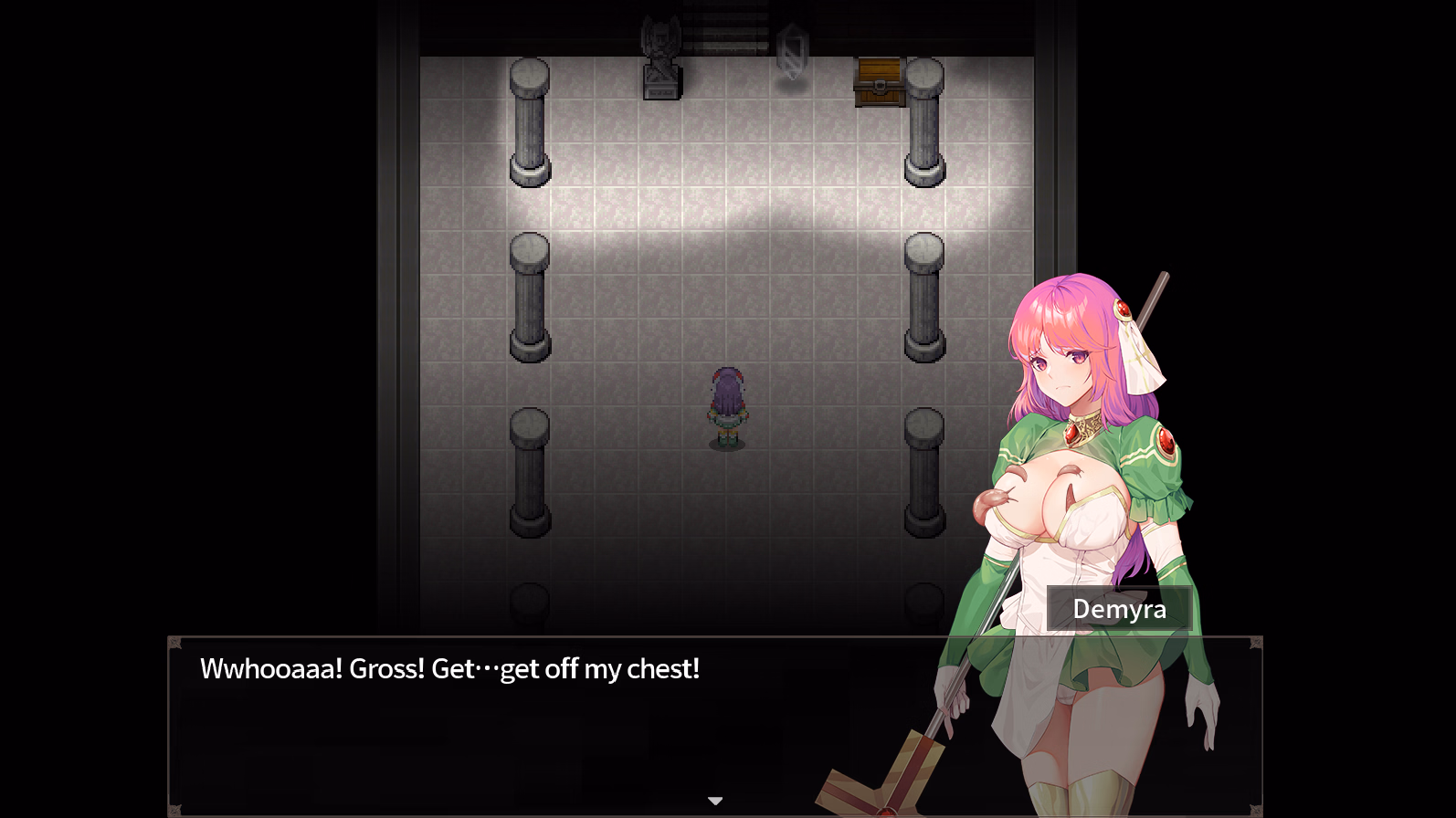Click the Demyra name plate
Image resolution: width=1456 pixels, height=818 pixels.
(1119, 609)
